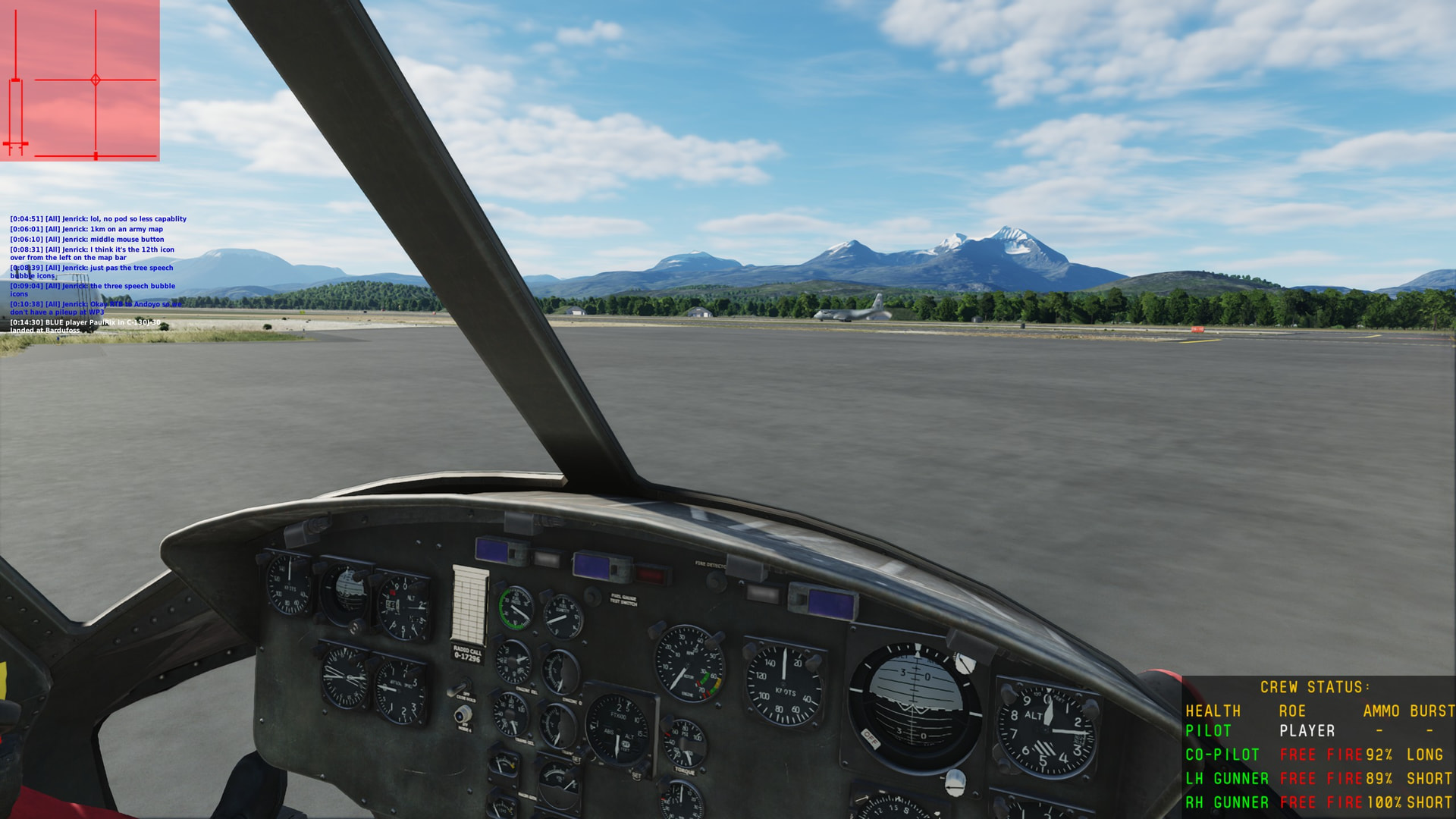Choose the LH GUNNER crew status row
1456x819 pixels.
1318,779
